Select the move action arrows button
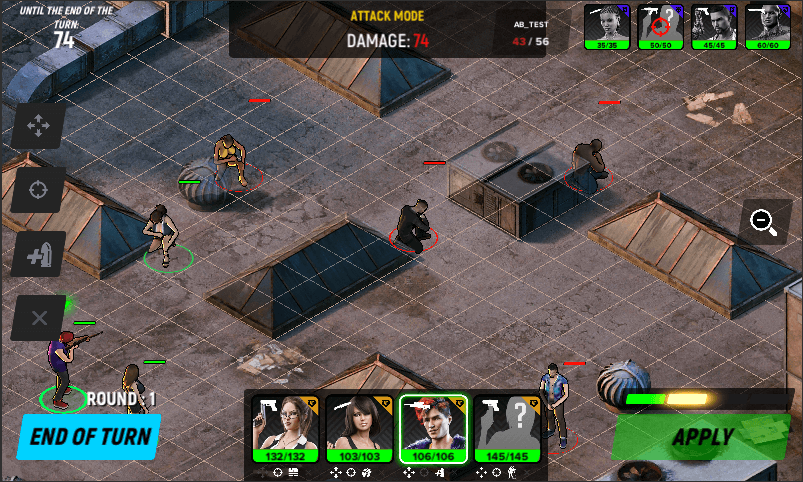The image size is (803, 482). tap(39, 126)
